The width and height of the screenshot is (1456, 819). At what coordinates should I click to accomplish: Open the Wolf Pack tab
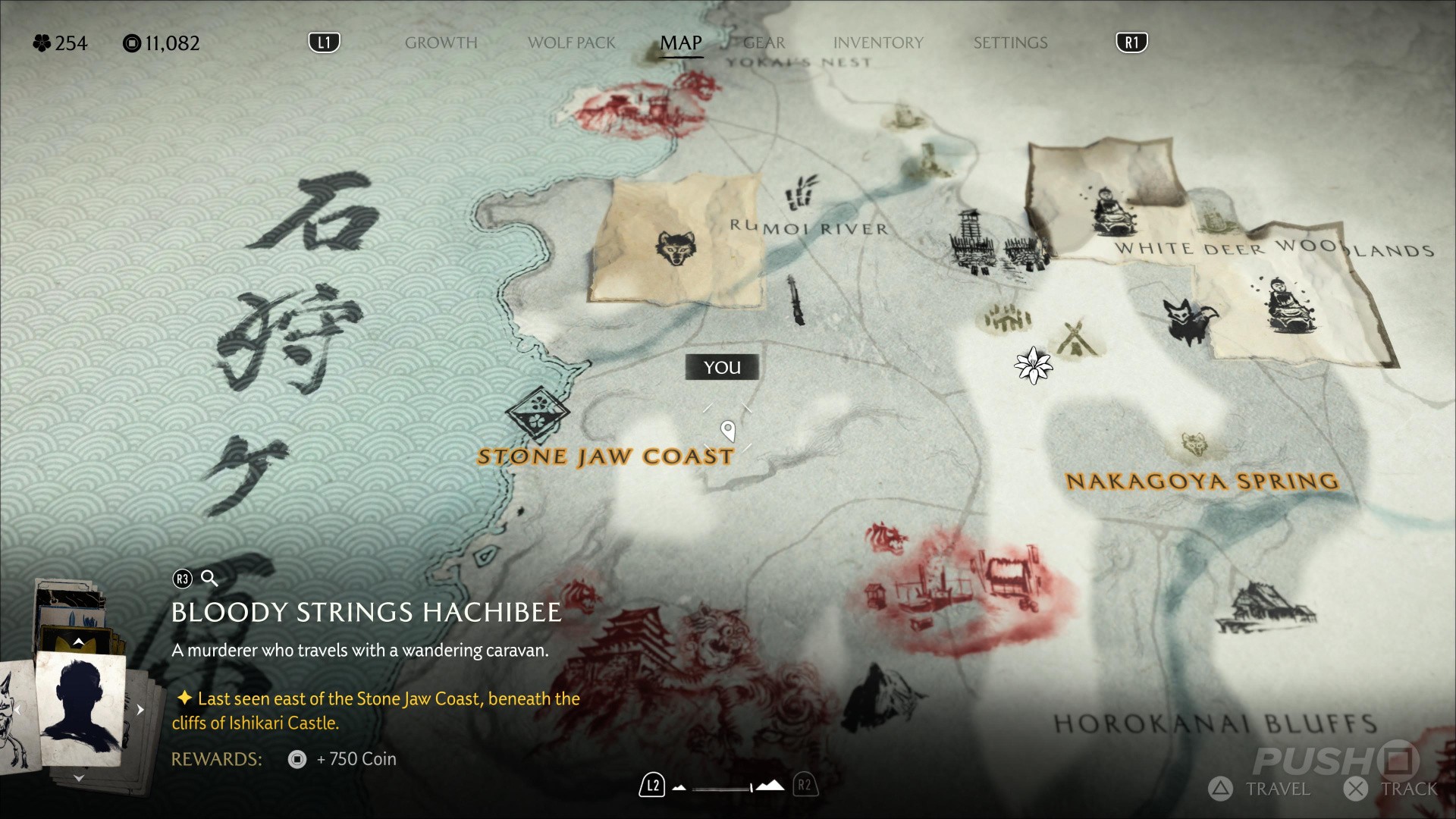(571, 43)
